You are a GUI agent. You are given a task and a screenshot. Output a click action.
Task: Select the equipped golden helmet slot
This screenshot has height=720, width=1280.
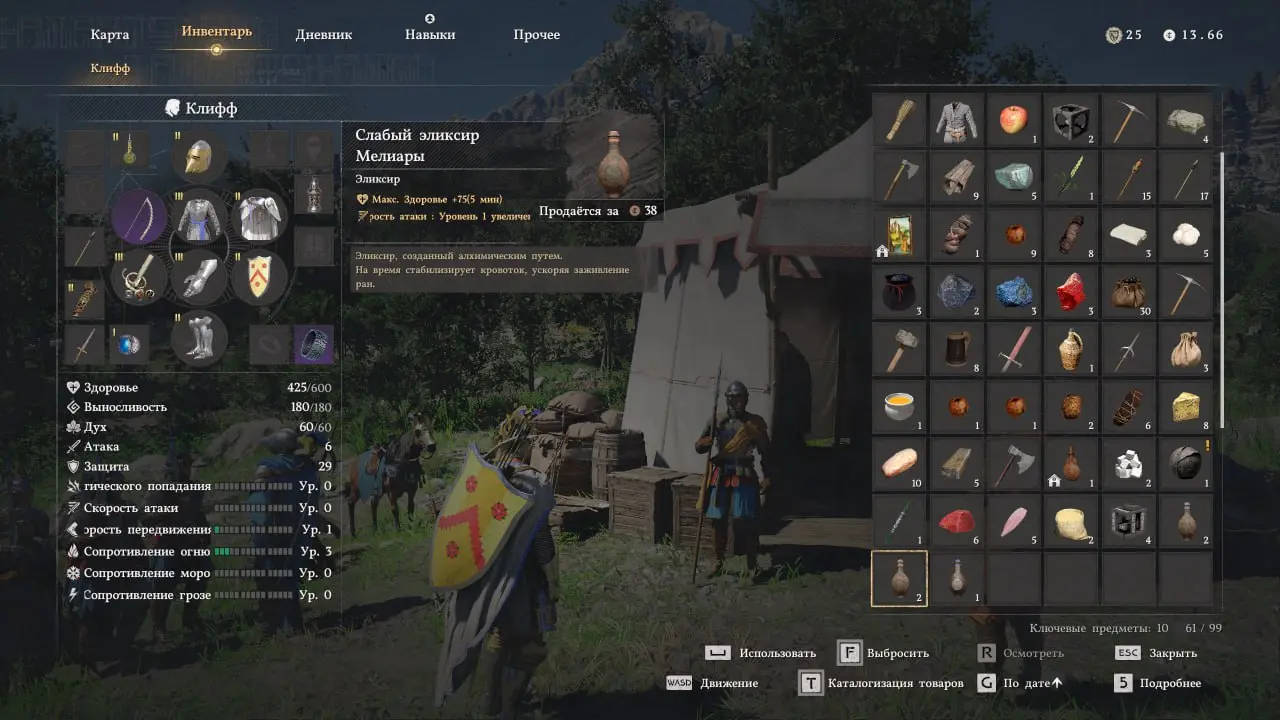(200, 157)
